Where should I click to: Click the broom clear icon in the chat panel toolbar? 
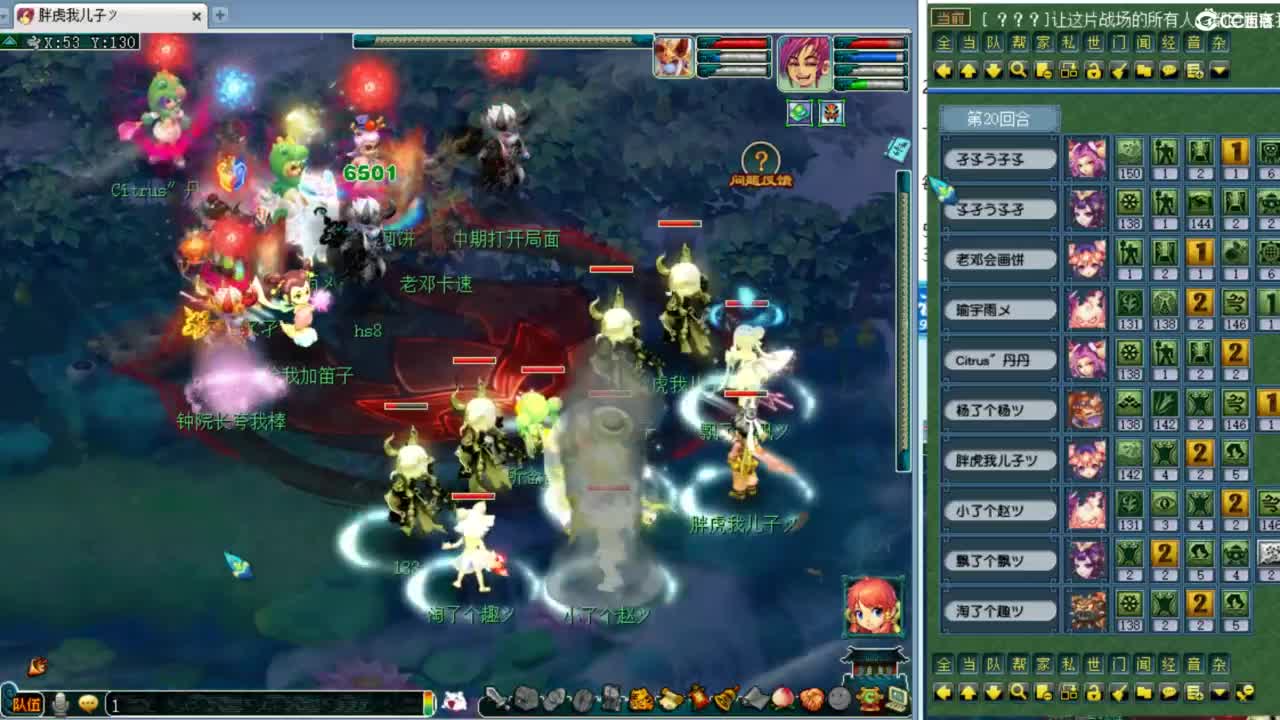click(x=1118, y=70)
